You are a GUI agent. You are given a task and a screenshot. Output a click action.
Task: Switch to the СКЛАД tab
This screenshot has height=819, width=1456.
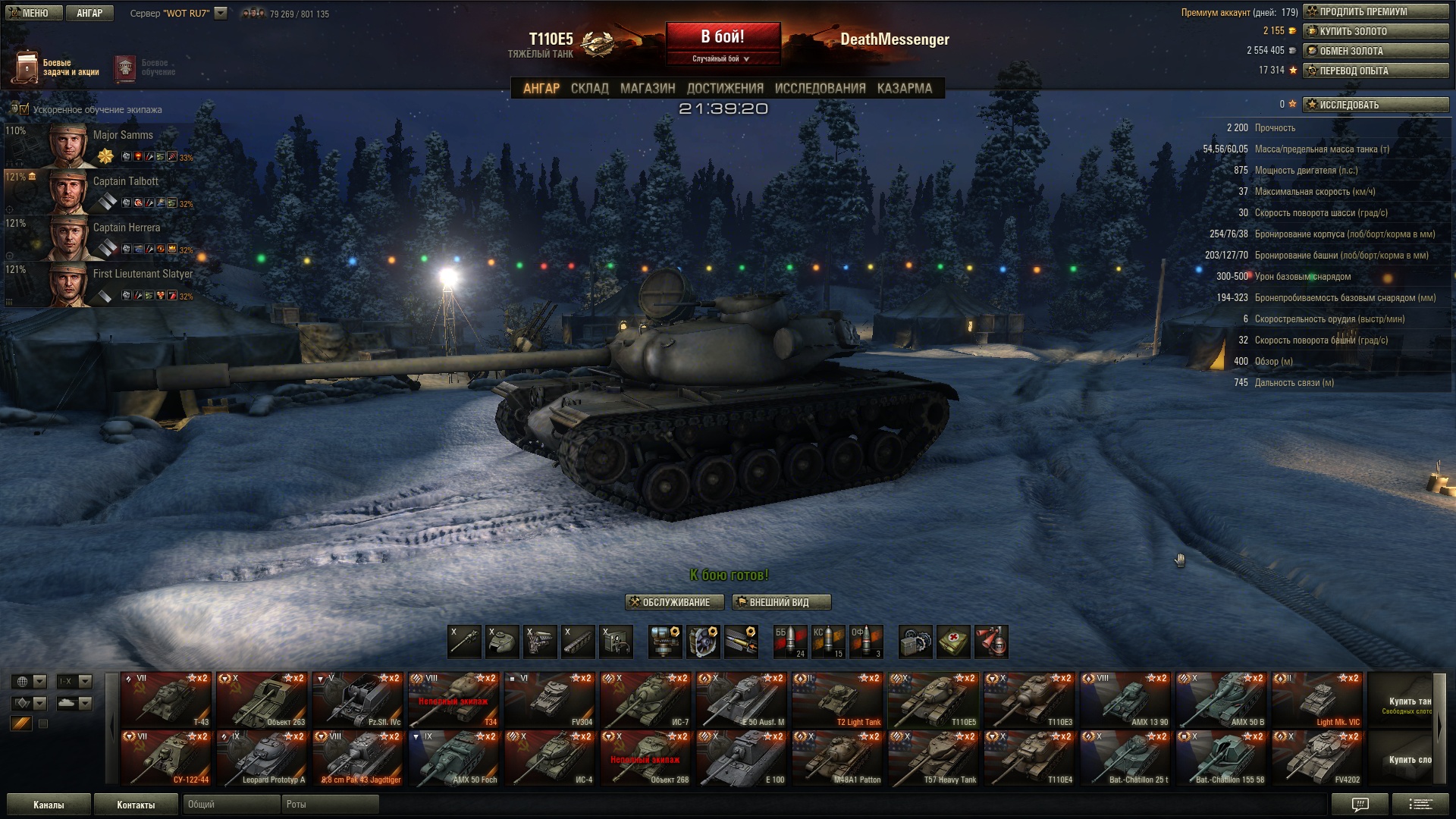589,89
